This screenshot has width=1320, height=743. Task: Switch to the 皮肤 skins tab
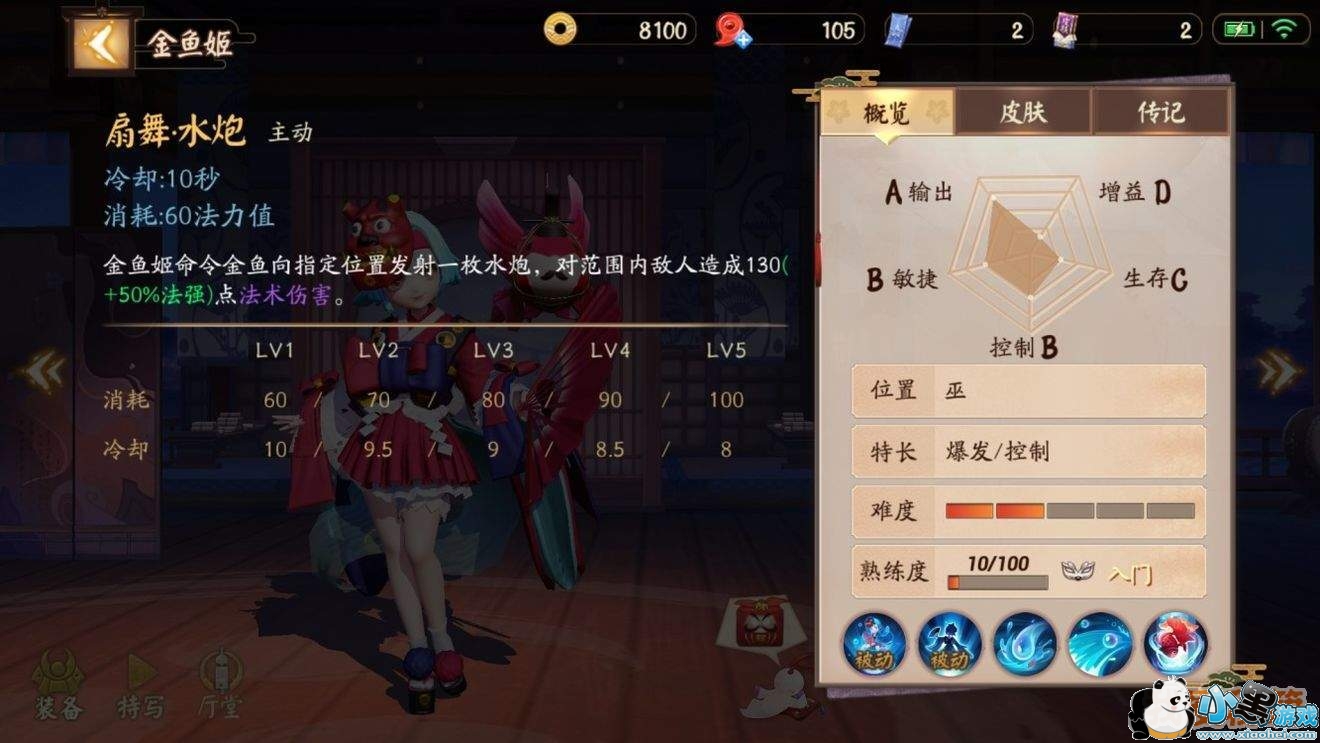point(1022,113)
